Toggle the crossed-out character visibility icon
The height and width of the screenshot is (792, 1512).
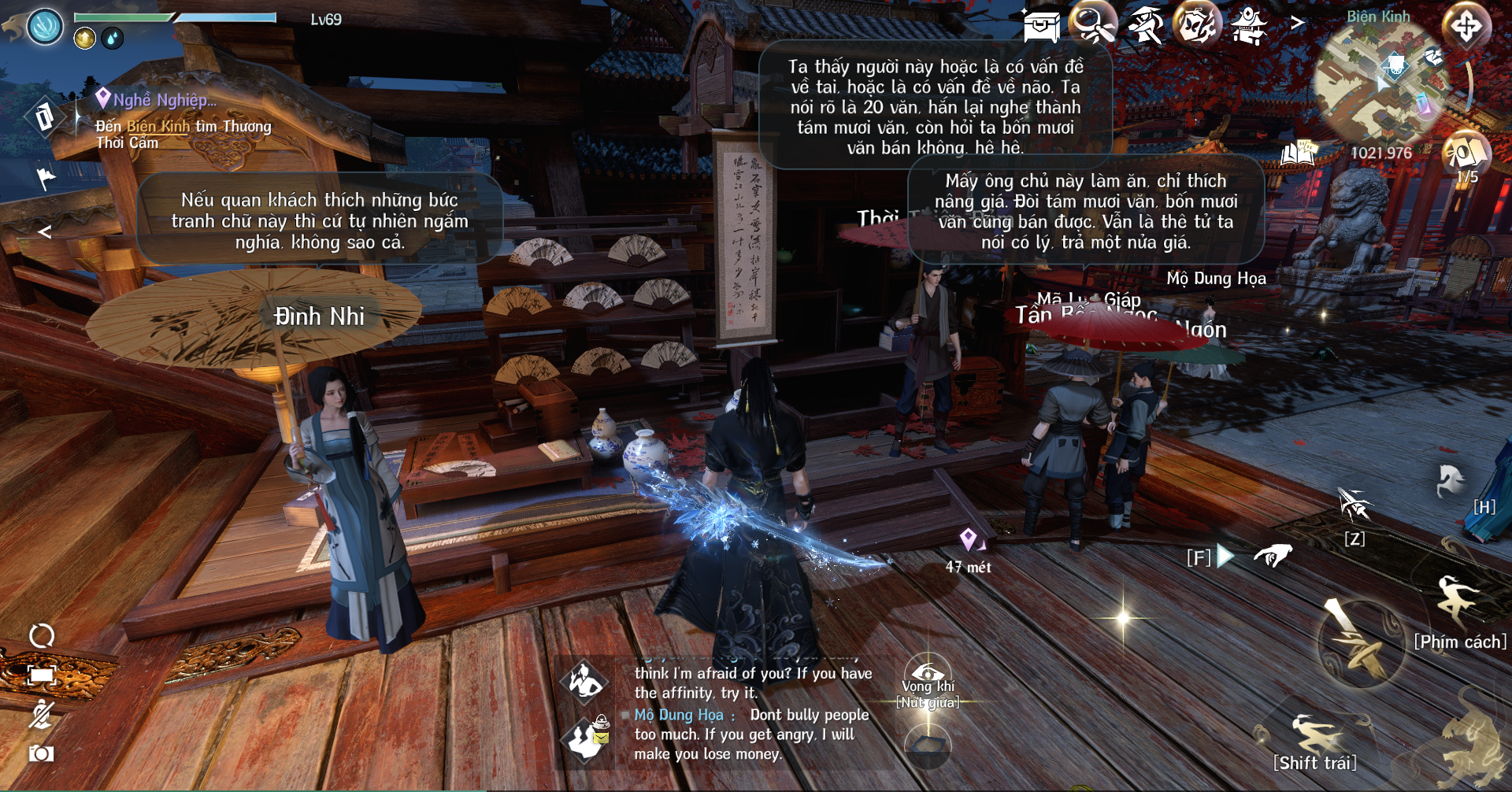(42, 714)
